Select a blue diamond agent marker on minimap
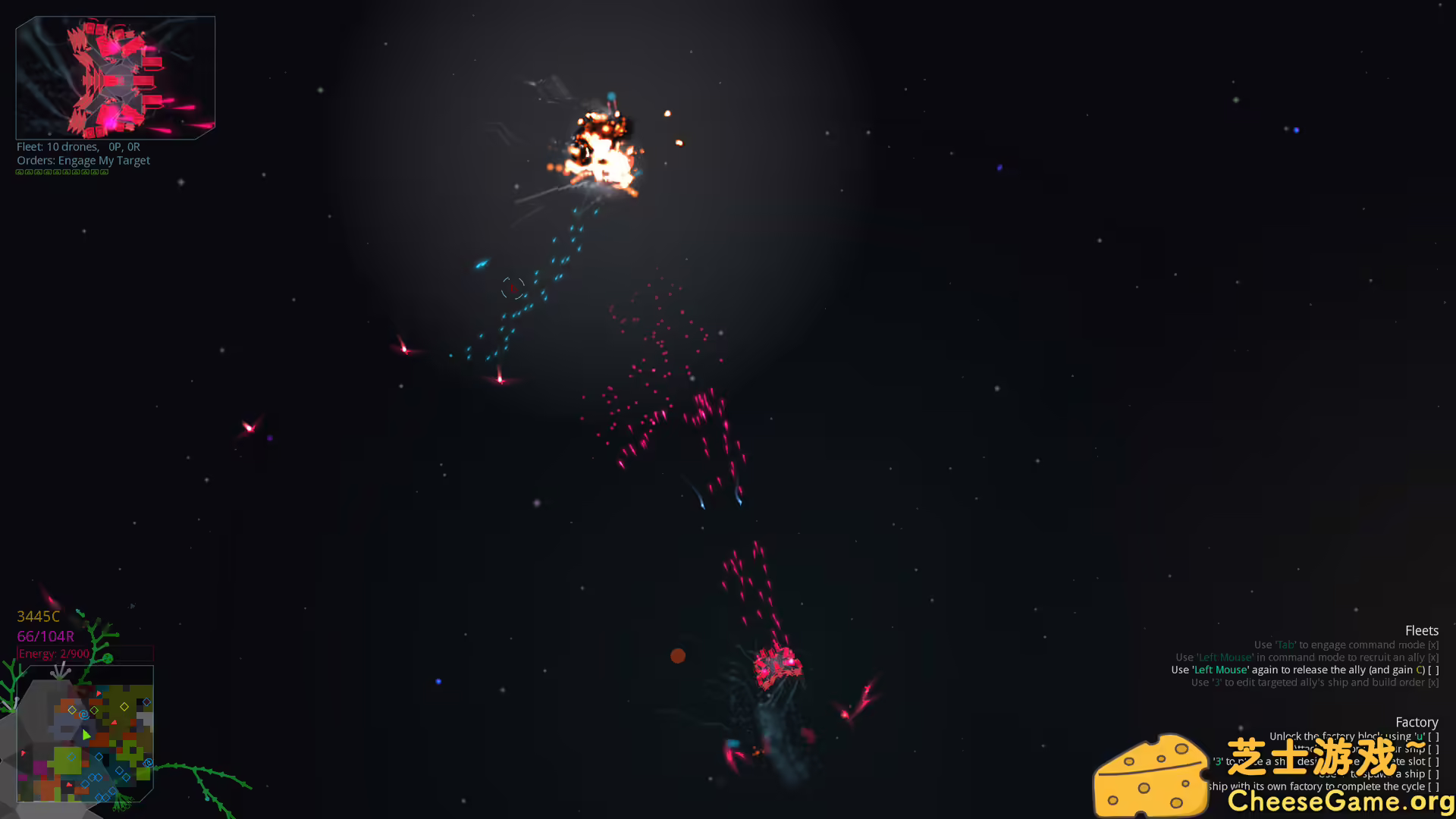 pyautogui.click(x=99, y=756)
